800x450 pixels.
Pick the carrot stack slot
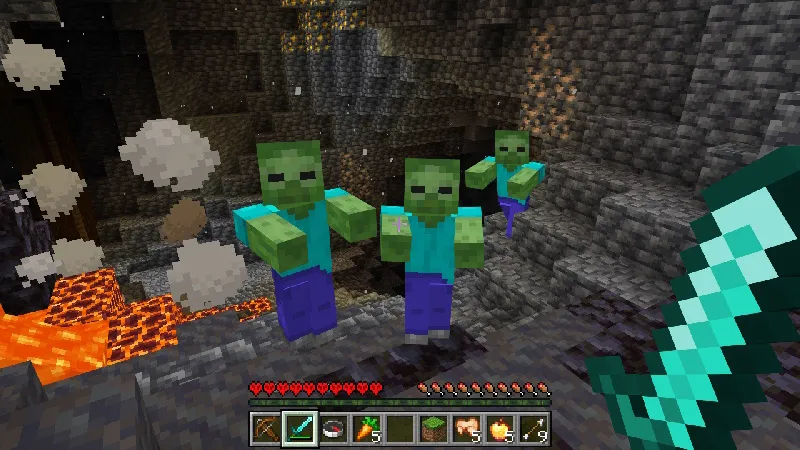365,428
